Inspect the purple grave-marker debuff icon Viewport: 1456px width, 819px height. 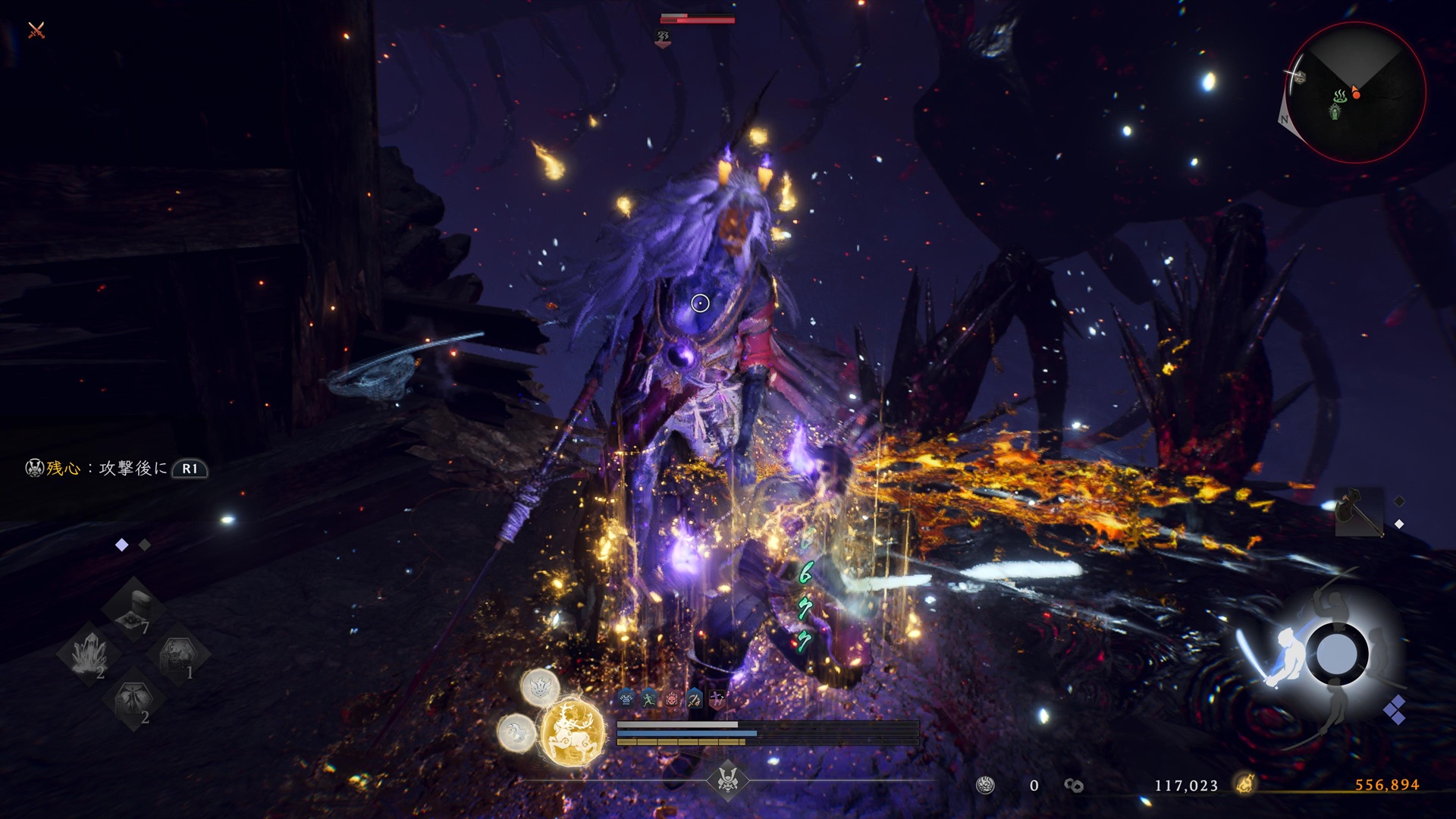pyautogui.click(x=717, y=698)
